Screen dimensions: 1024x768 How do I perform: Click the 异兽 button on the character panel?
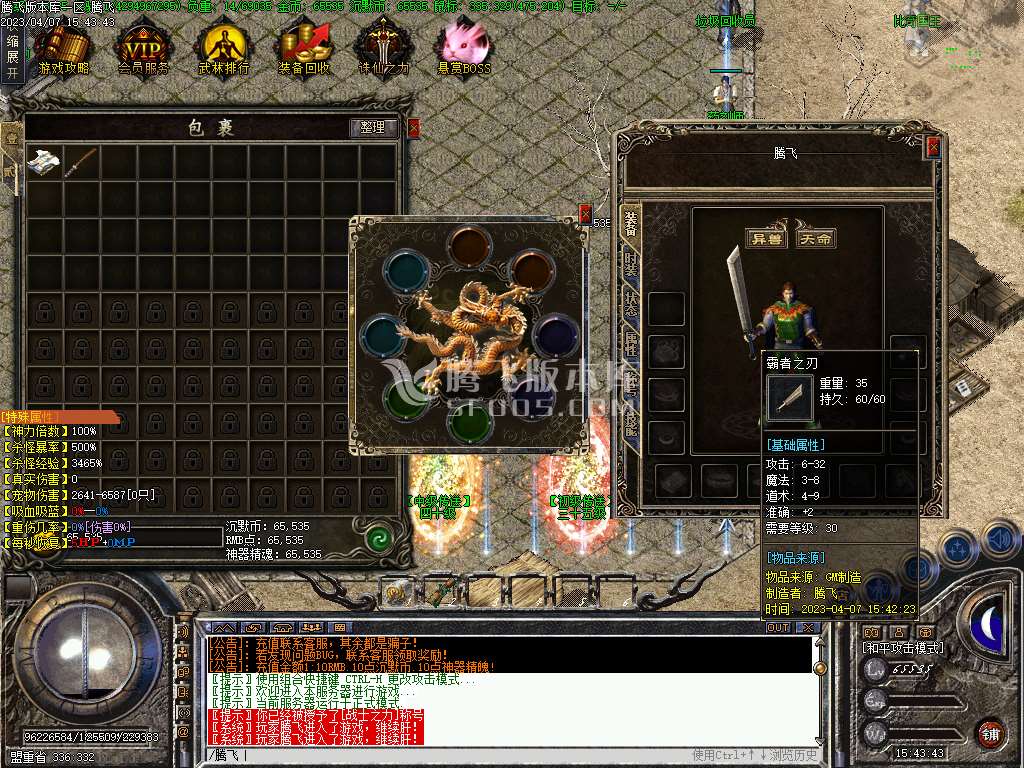765,238
